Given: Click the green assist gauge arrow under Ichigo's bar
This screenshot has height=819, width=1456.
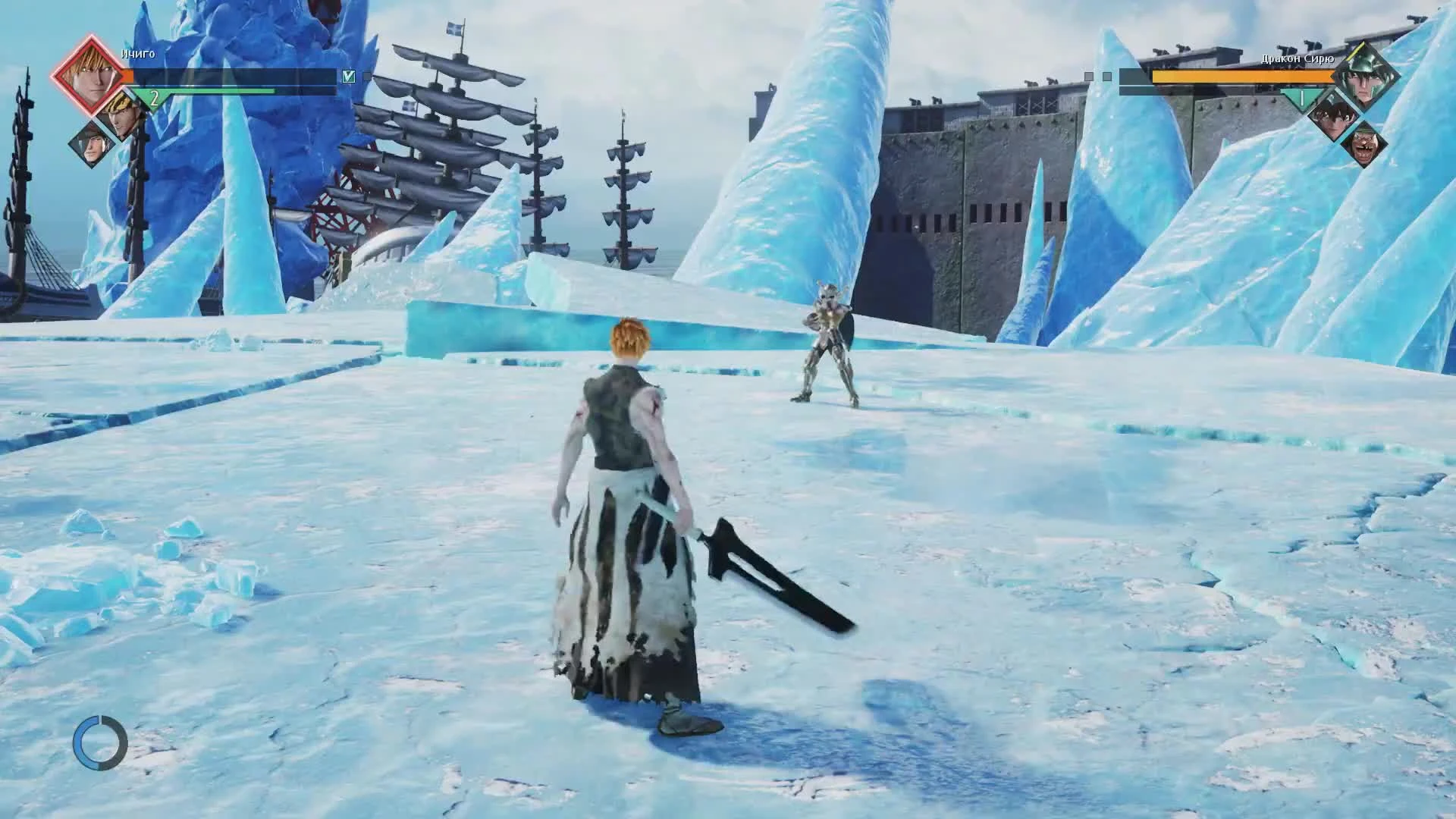Looking at the screenshot, I should tap(153, 98).
